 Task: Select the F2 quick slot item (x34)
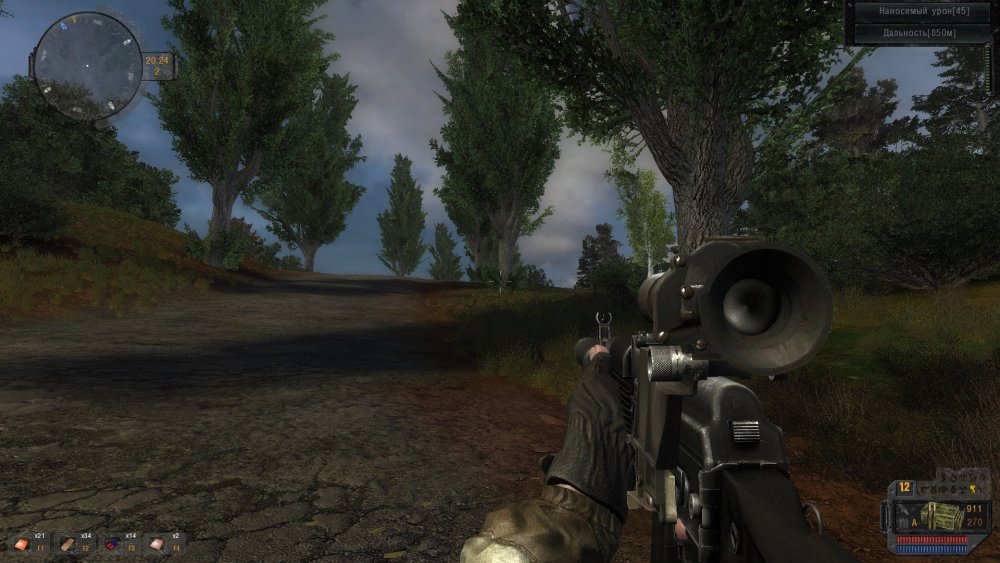[67, 543]
